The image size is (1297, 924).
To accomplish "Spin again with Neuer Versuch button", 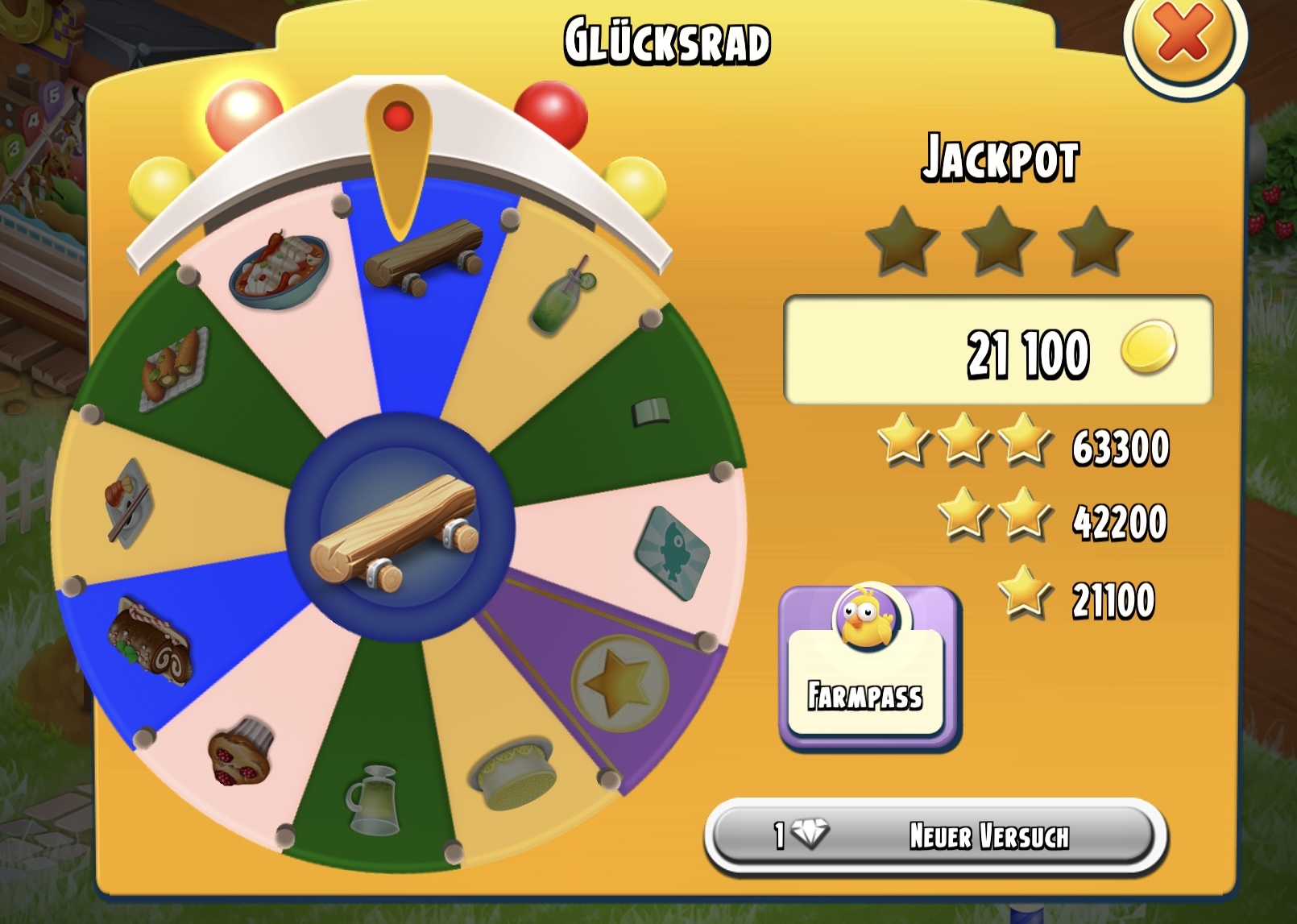I will pos(936,835).
